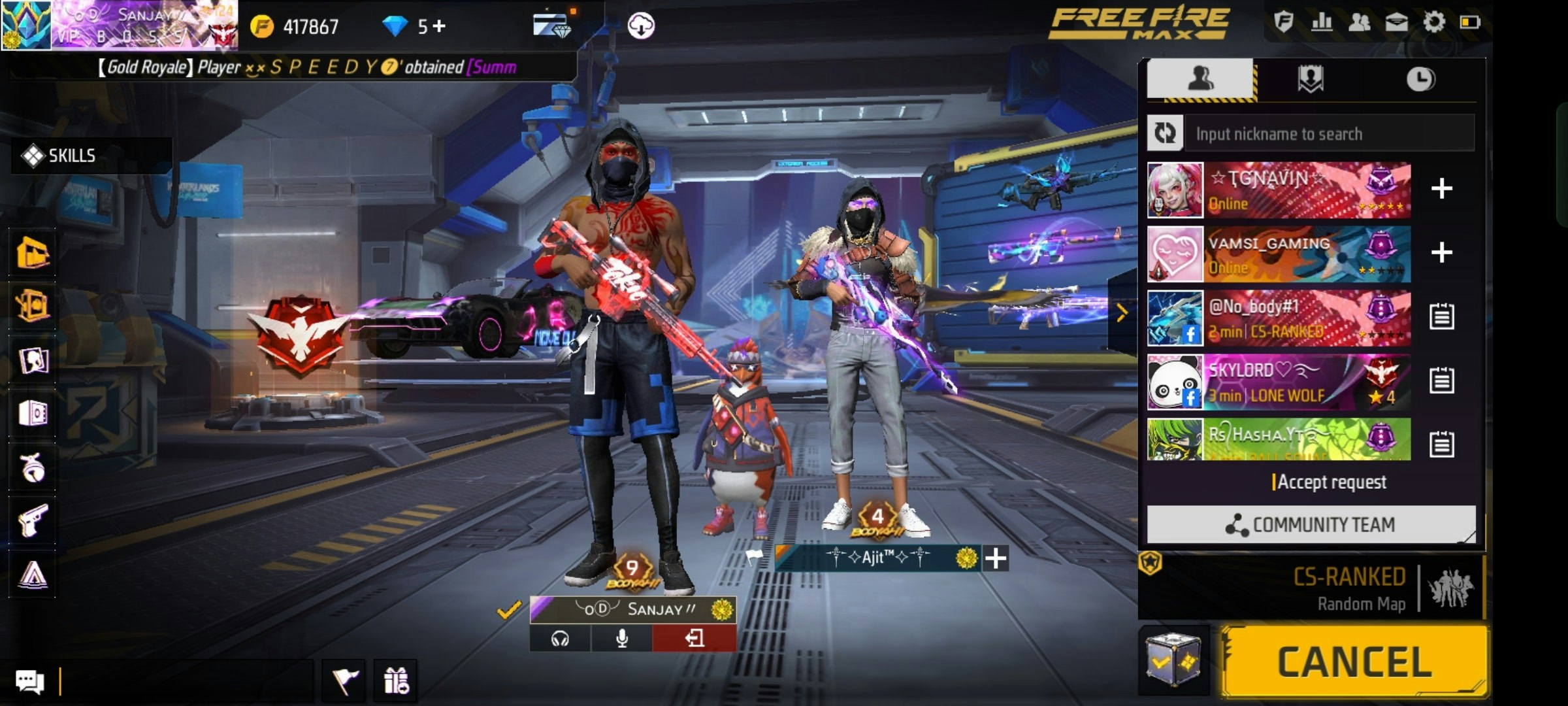Screen dimensions: 1568x706
Task: Invite VAMSI_GAMING with the plus button
Action: (1441, 252)
